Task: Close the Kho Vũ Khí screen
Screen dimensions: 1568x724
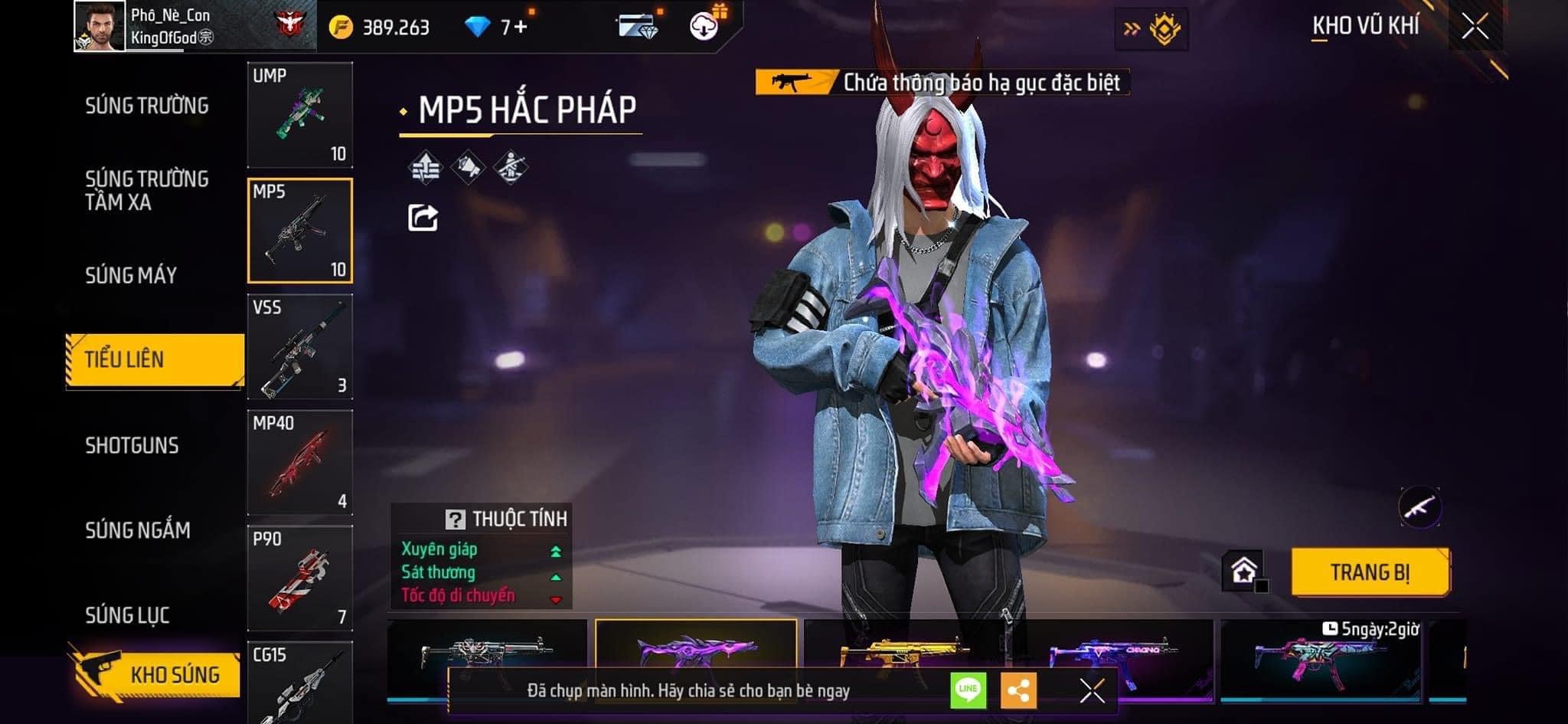Action: tap(1475, 27)
